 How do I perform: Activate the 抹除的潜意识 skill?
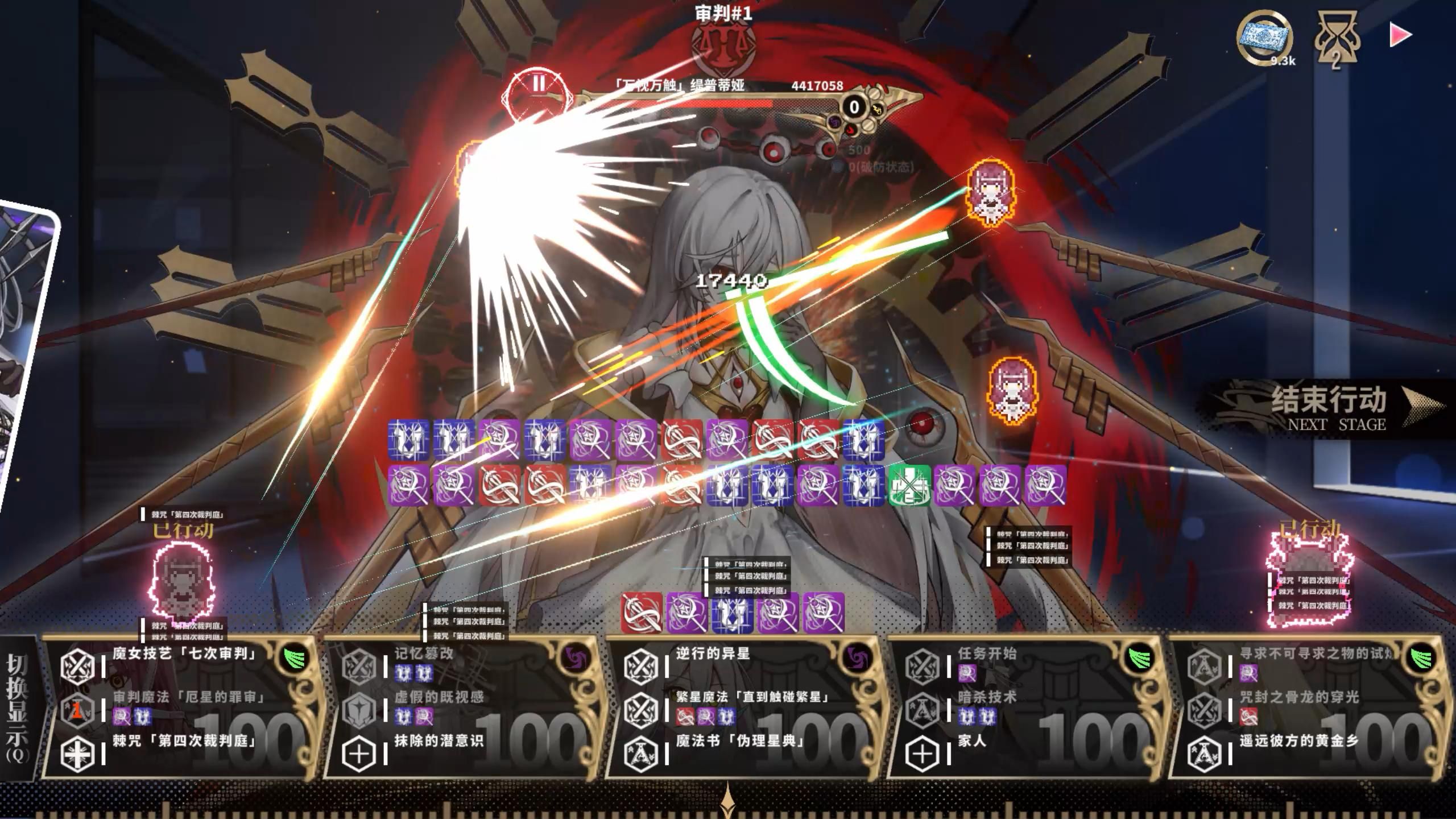click(x=438, y=742)
